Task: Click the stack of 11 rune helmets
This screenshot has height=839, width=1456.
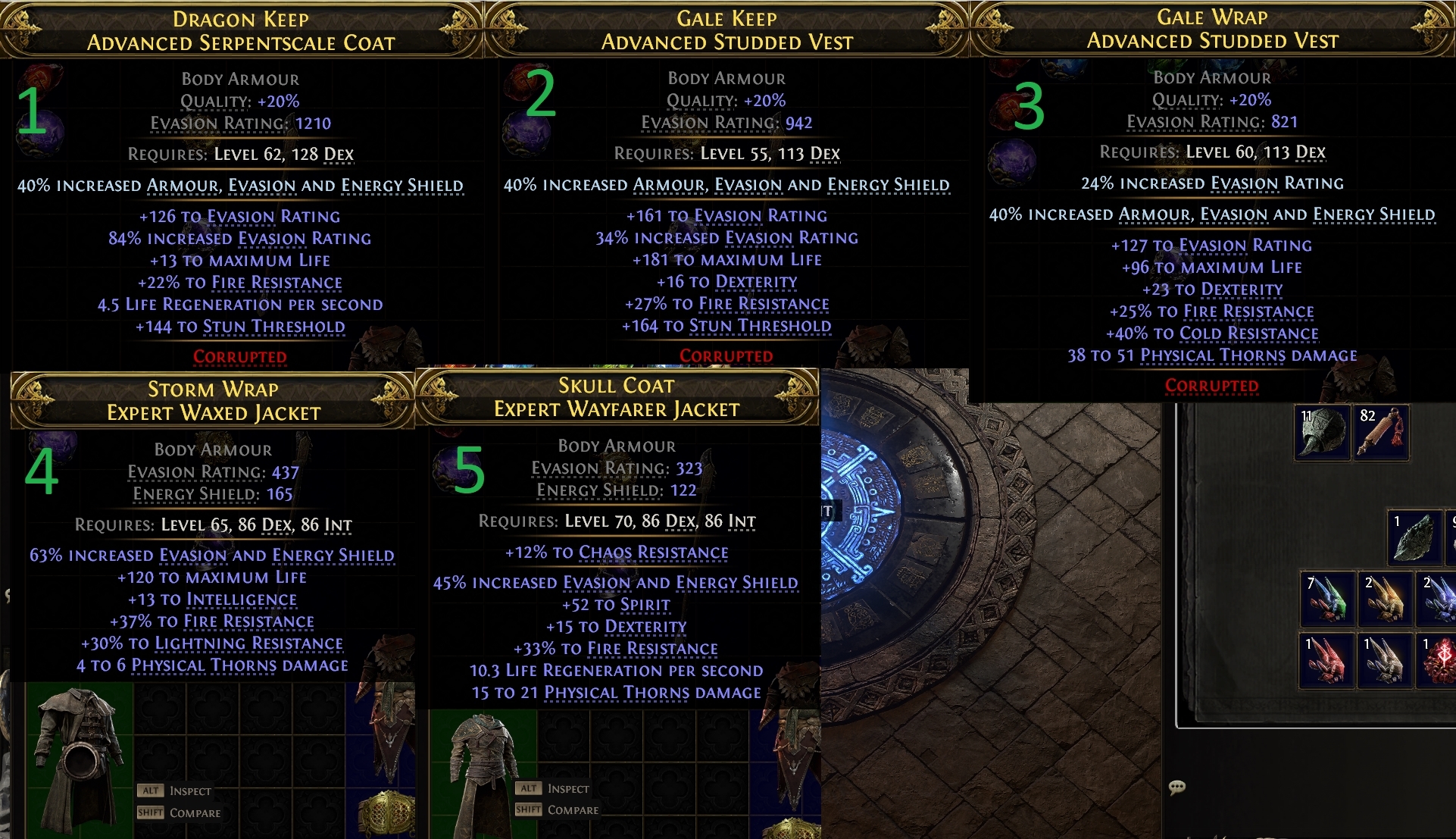Action: pyautogui.click(x=1323, y=431)
